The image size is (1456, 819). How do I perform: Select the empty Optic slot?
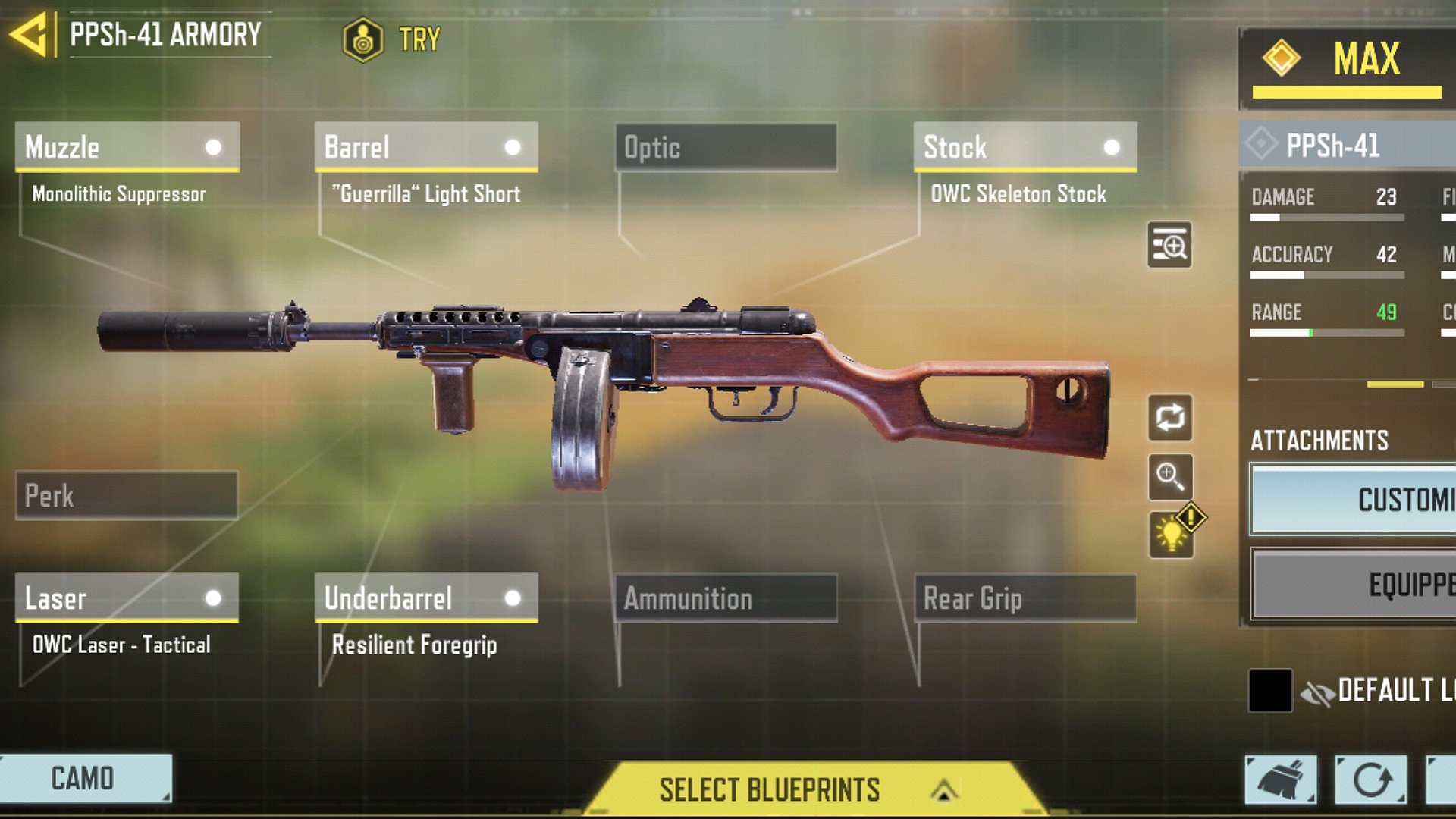pyautogui.click(x=726, y=147)
